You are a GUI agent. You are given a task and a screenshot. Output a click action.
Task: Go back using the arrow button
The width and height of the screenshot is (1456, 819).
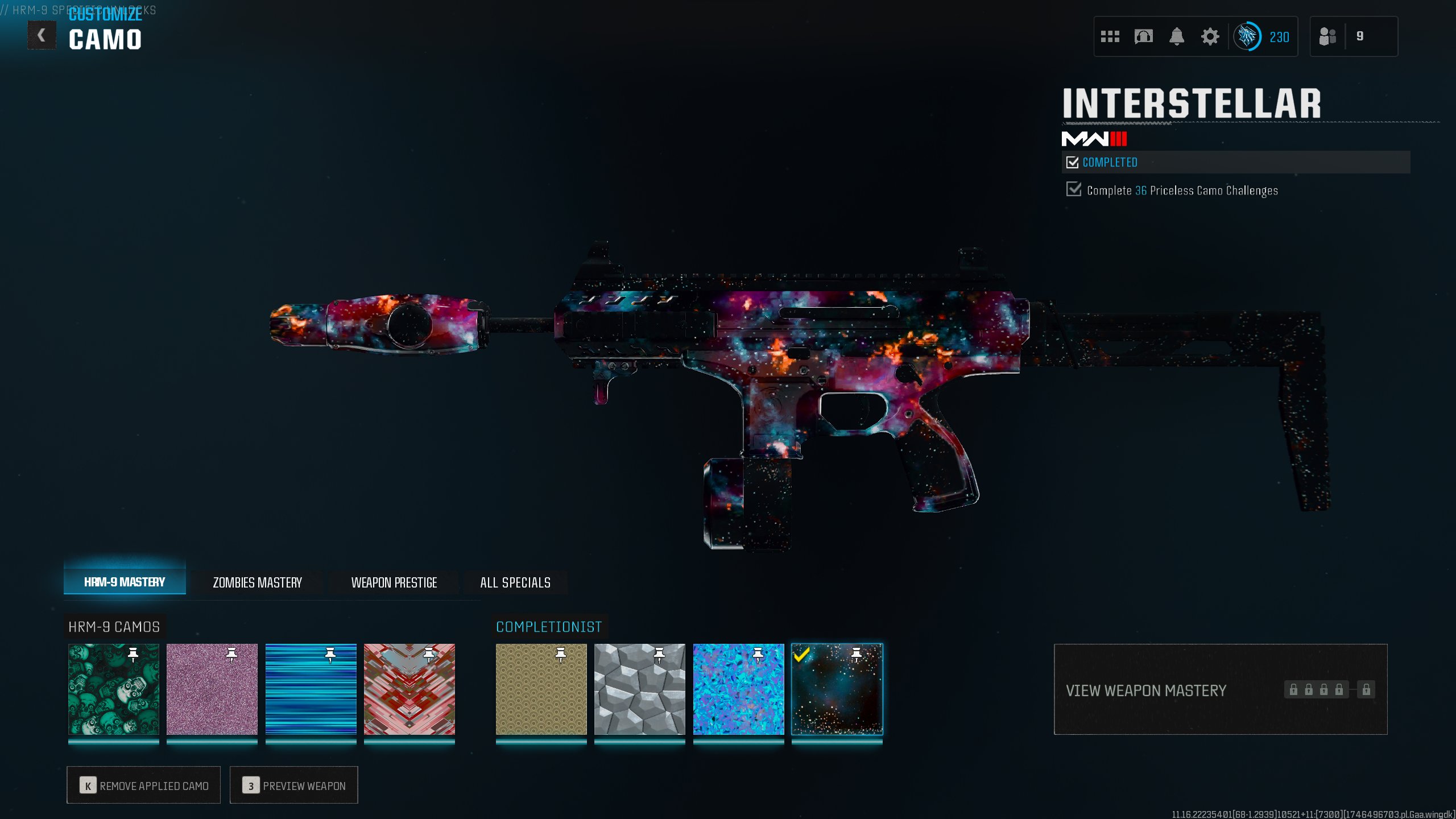(x=42, y=35)
